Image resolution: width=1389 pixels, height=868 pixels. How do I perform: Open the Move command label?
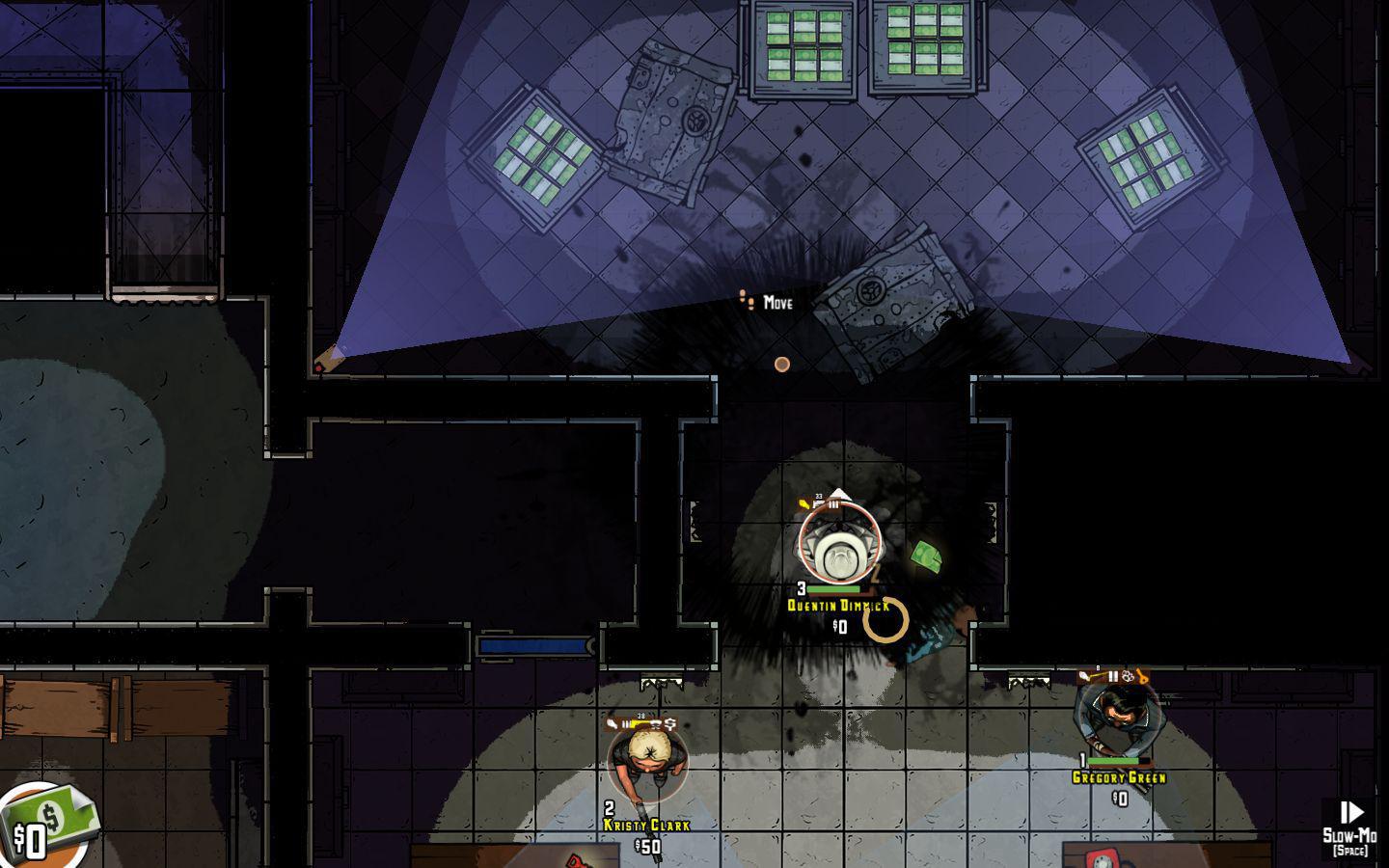tap(777, 302)
